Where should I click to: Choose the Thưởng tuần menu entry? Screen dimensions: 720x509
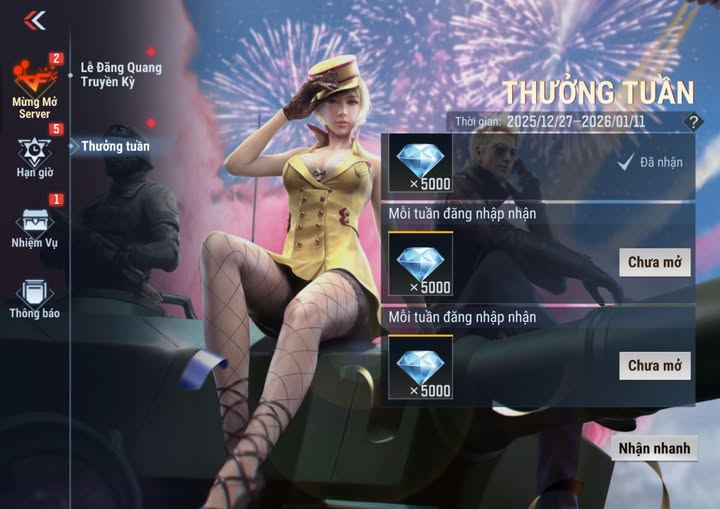click(115, 146)
